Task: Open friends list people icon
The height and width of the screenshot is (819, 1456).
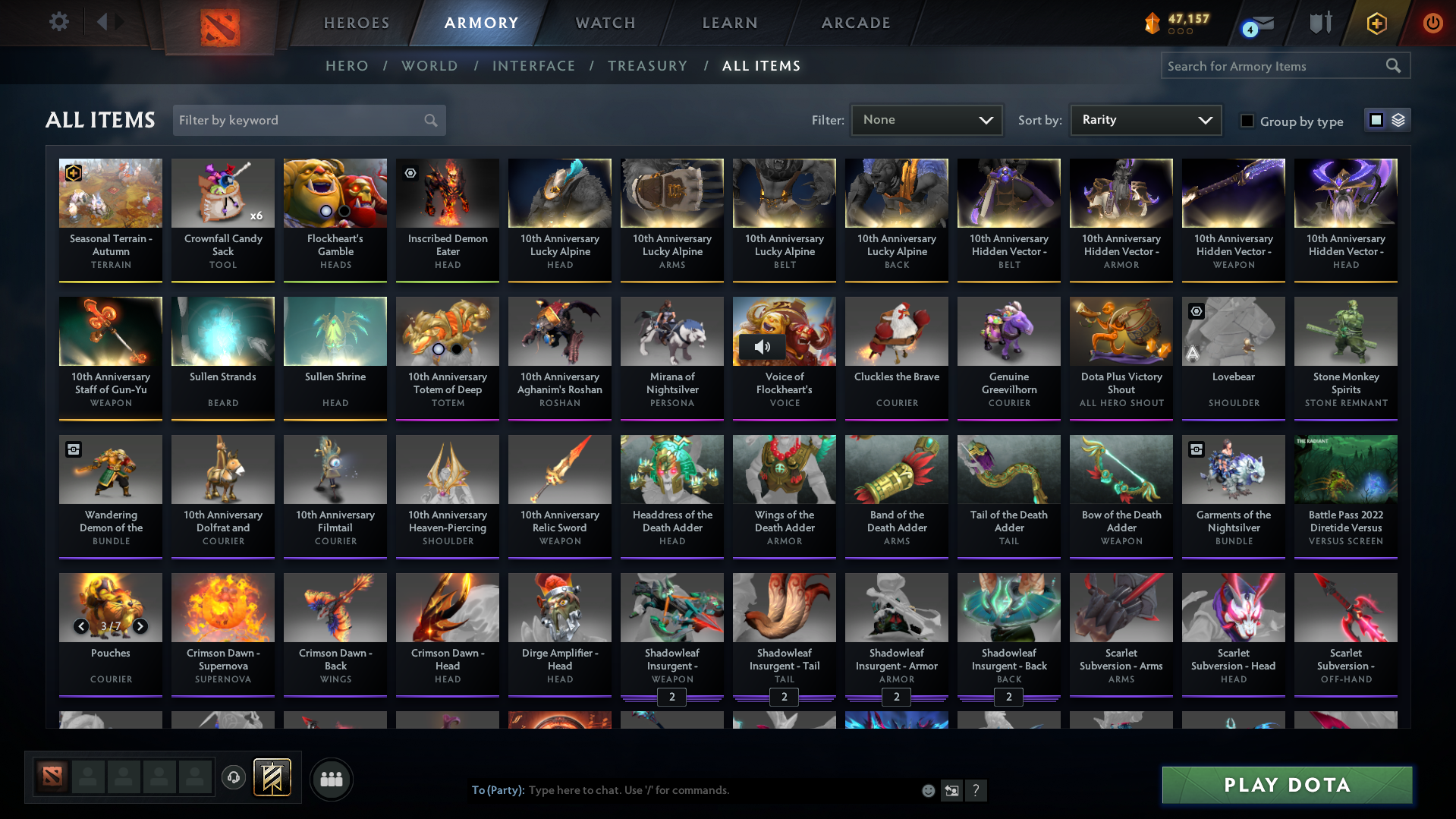Action: pyautogui.click(x=332, y=779)
